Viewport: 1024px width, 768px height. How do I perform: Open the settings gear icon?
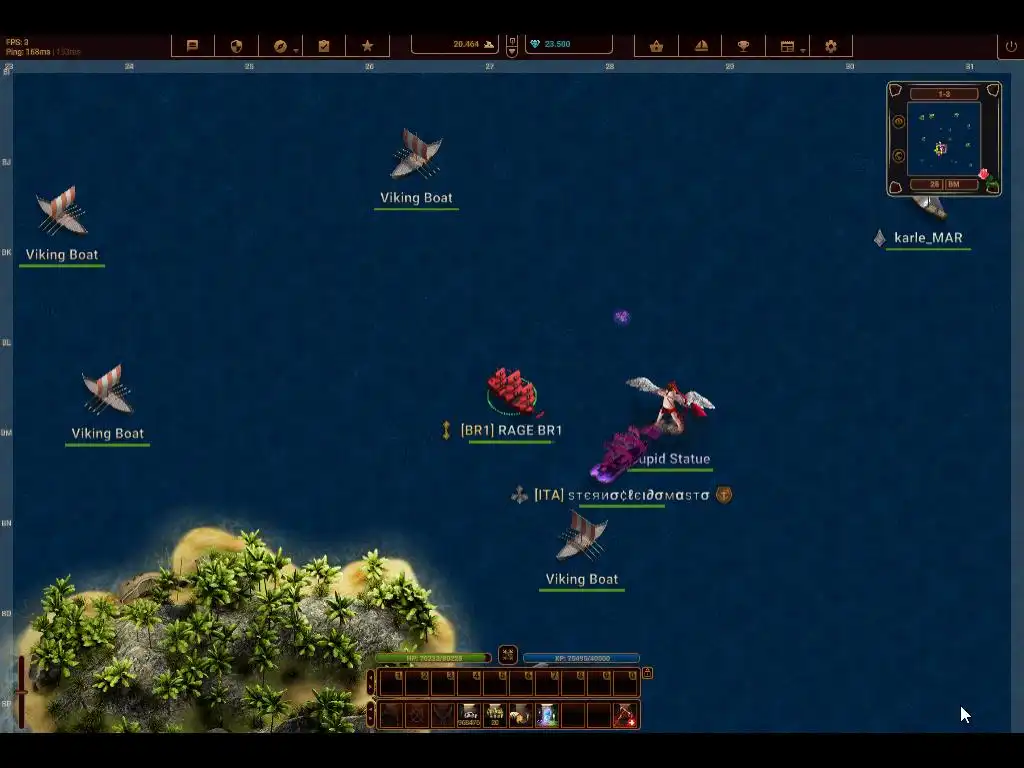click(831, 46)
